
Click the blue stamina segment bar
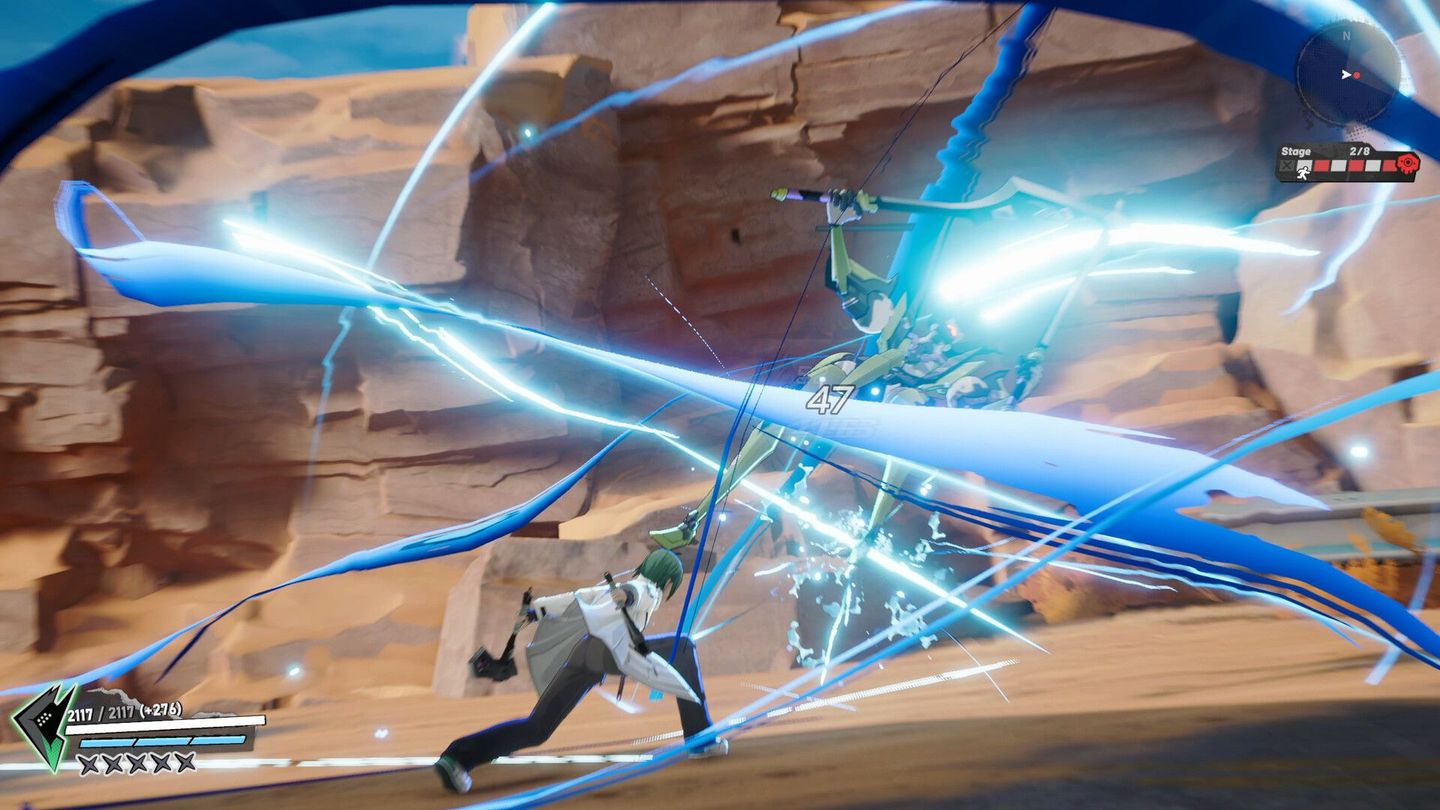pos(162,741)
